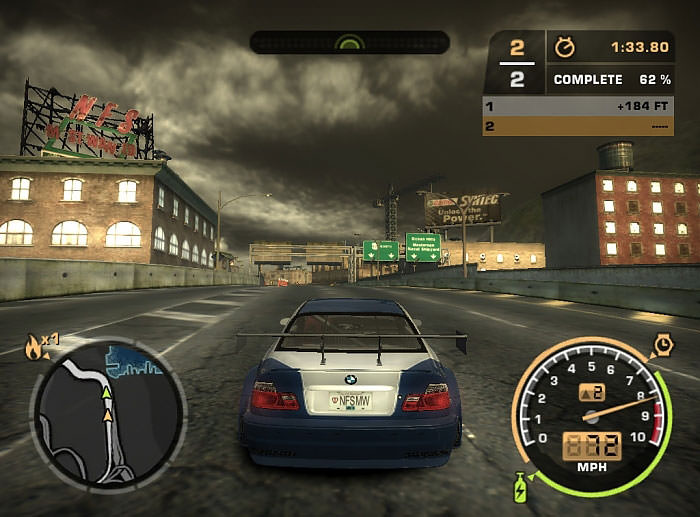This screenshot has width=700, height=517.
Task: Select the flame heat level icon
Action: (34, 347)
